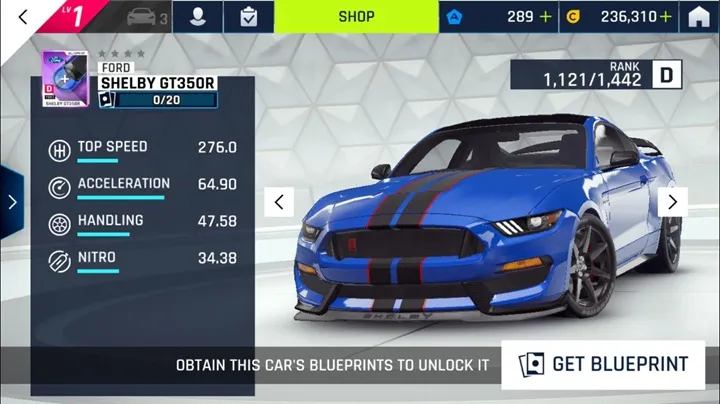Viewport: 720px width, 404px height.
Task: Open the player level badge
Action: (80, 16)
